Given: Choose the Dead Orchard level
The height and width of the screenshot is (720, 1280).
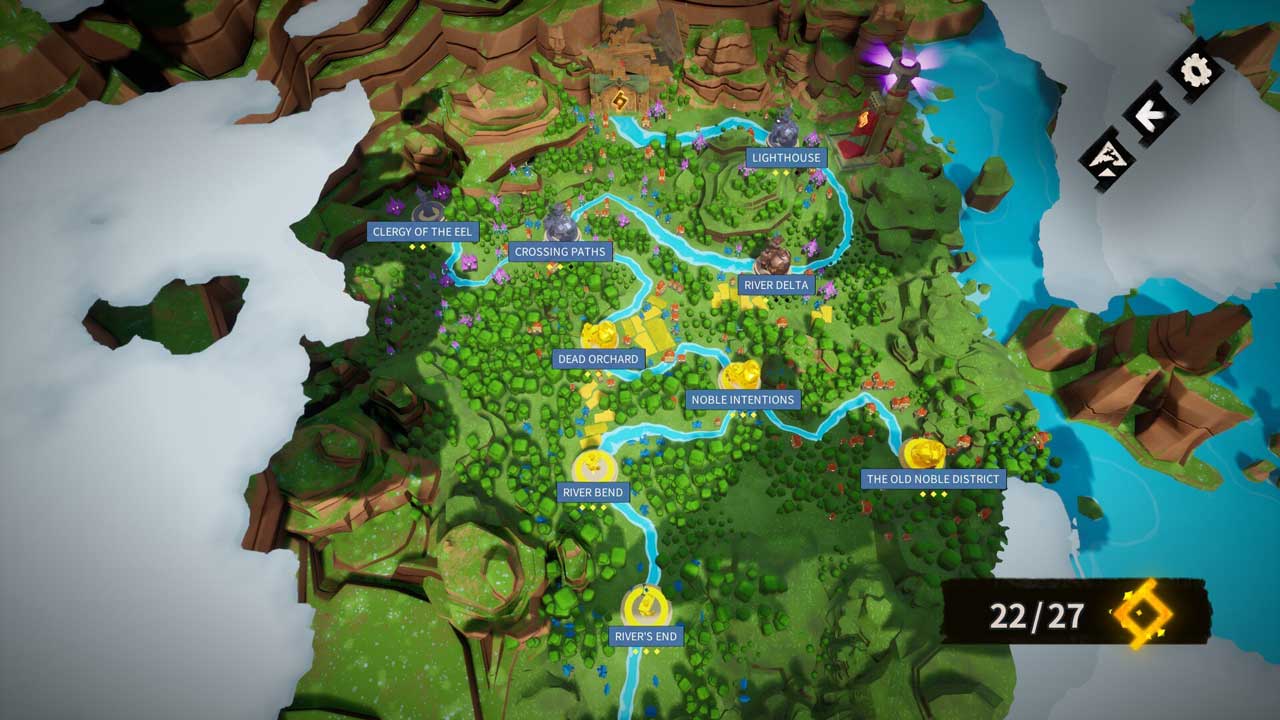Looking at the screenshot, I should coord(598,359).
